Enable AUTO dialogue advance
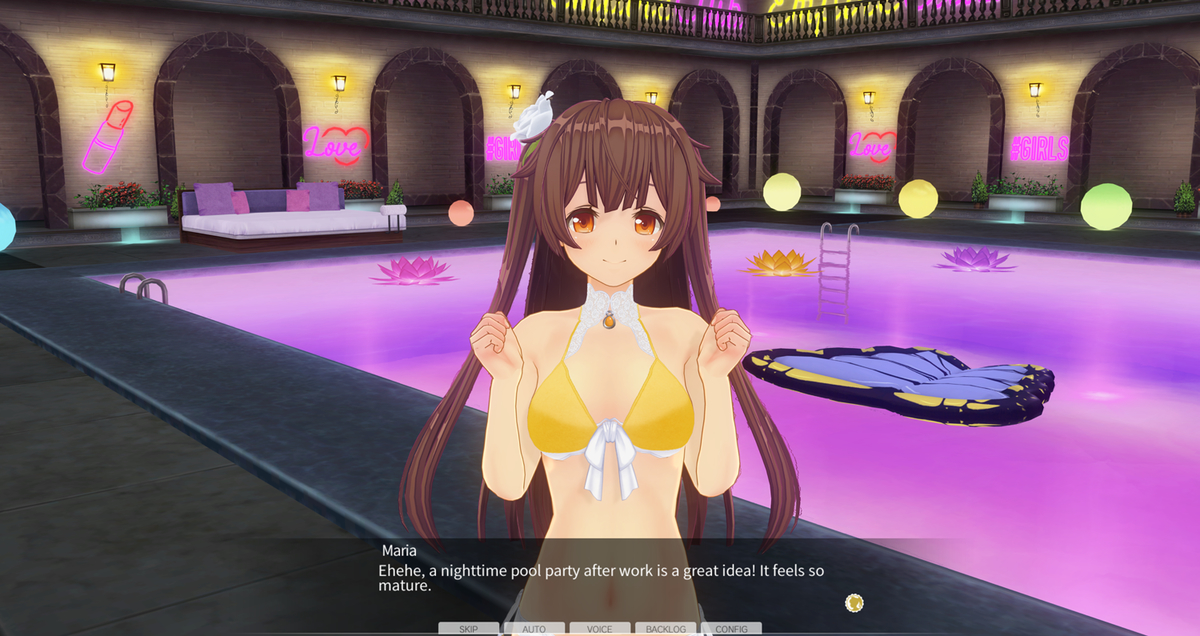Viewport: 1200px width, 636px height. click(x=534, y=629)
